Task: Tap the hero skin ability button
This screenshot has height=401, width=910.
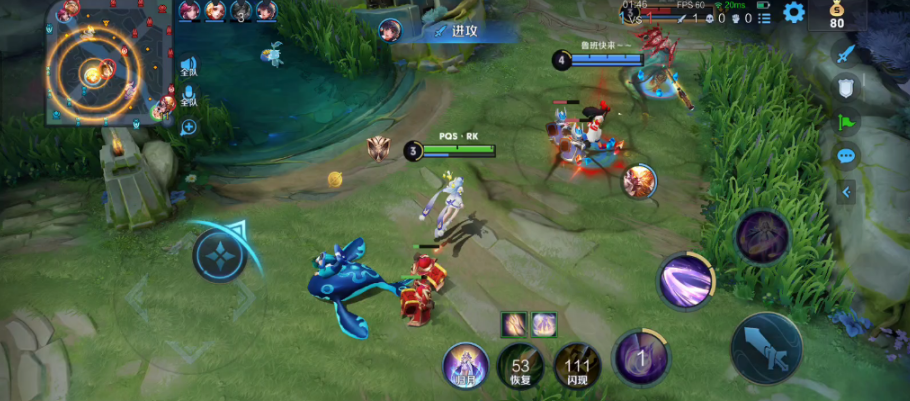Action: pyautogui.click(x=465, y=365)
